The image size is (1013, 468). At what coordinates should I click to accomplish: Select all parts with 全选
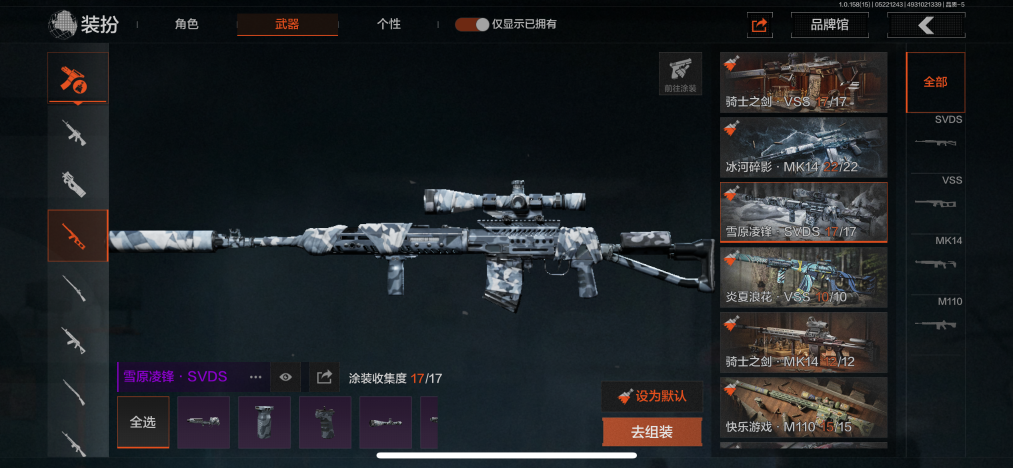coord(143,422)
